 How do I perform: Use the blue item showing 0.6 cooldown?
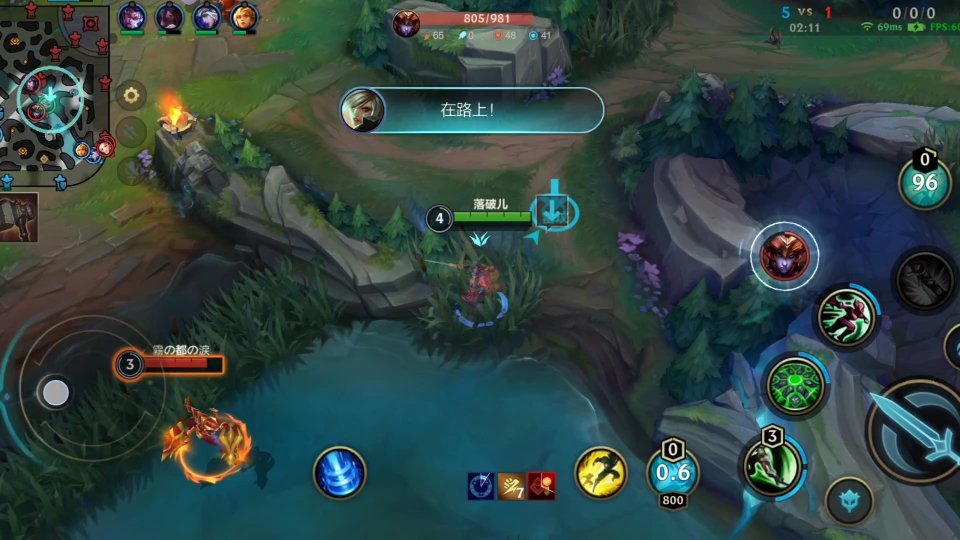click(x=672, y=472)
